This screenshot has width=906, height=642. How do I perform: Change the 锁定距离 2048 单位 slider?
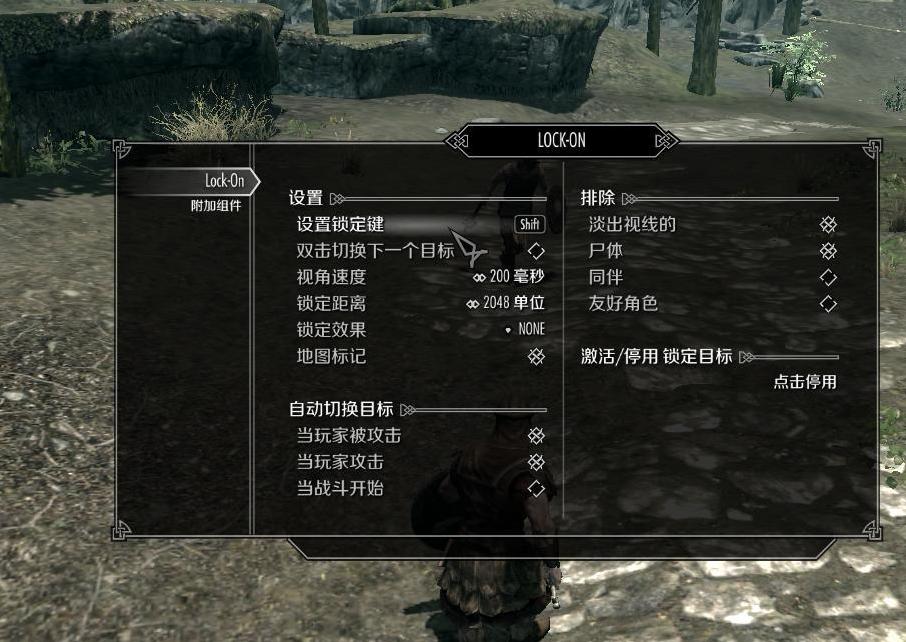[x=506, y=303]
